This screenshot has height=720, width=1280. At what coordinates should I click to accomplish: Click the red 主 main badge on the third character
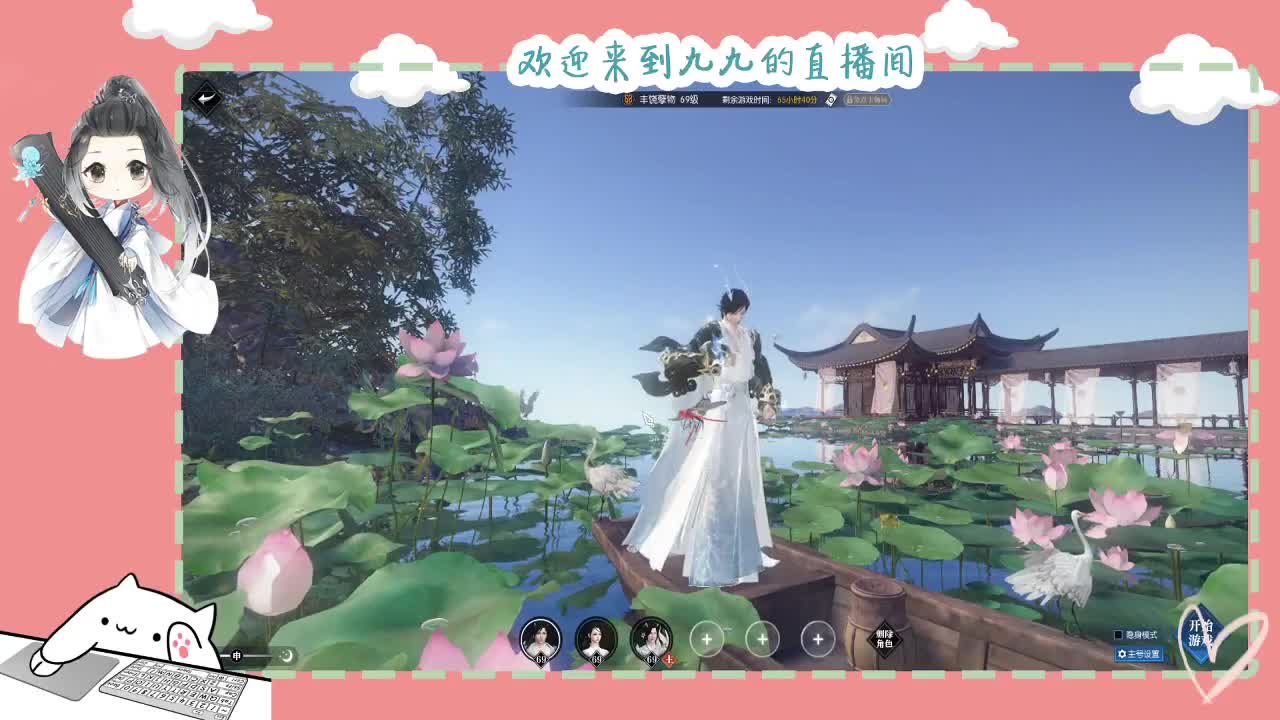(669, 659)
